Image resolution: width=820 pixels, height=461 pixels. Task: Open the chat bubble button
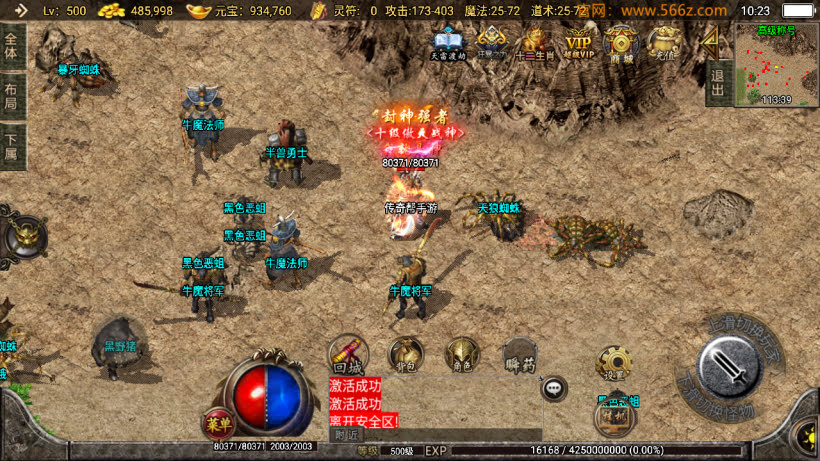click(554, 388)
